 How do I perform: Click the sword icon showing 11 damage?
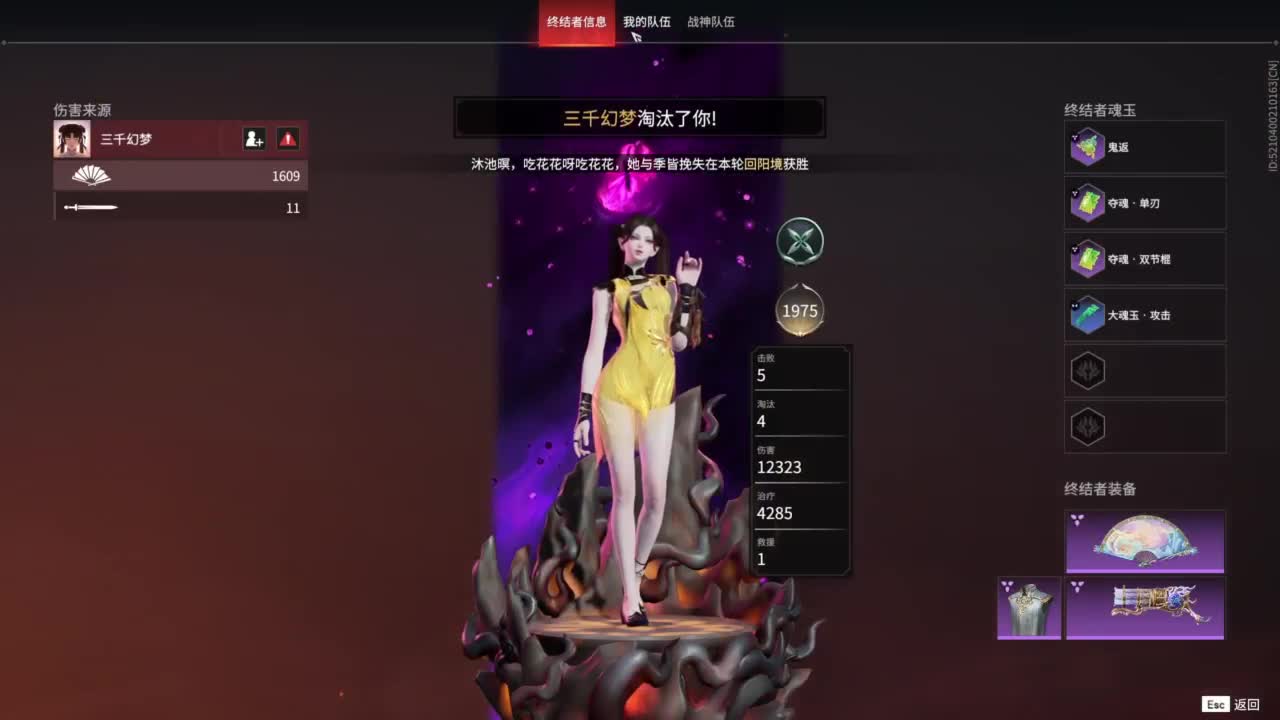point(90,207)
